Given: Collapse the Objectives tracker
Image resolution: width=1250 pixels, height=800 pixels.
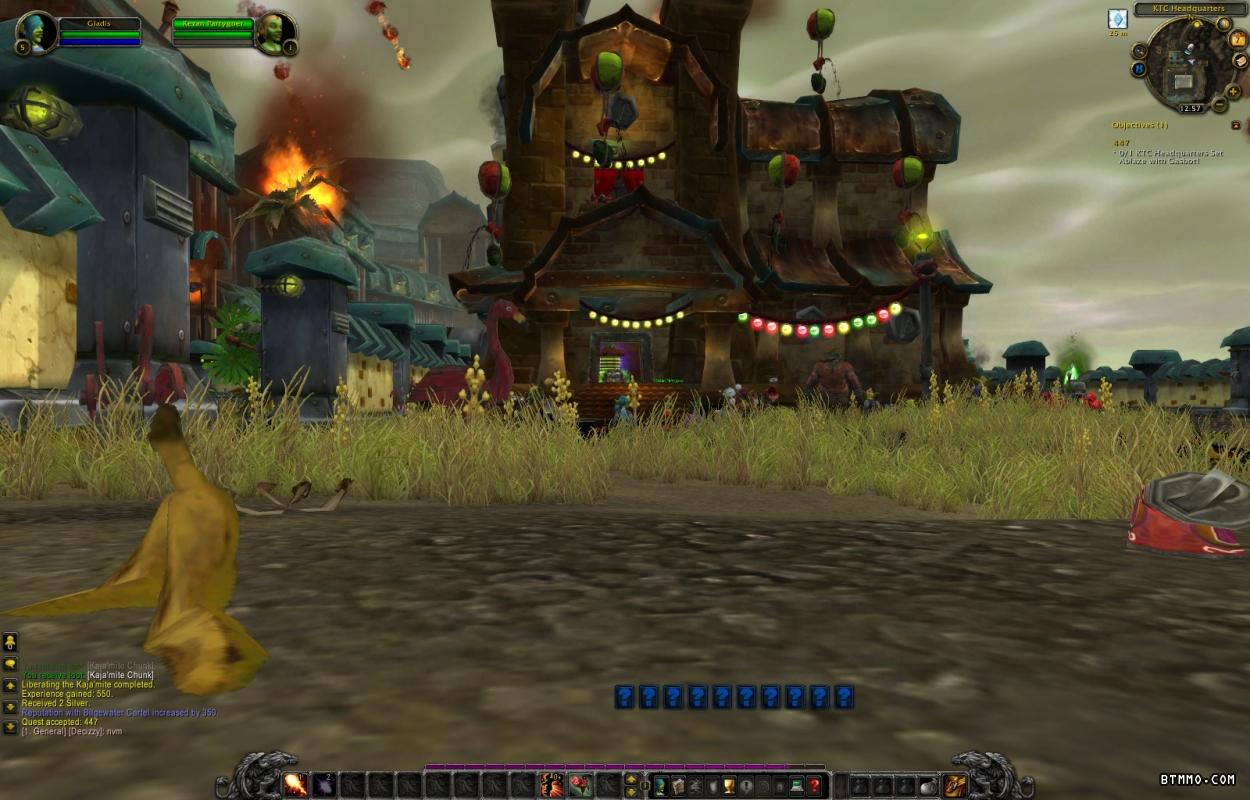Looking at the screenshot, I should pyautogui.click(x=1236, y=125).
